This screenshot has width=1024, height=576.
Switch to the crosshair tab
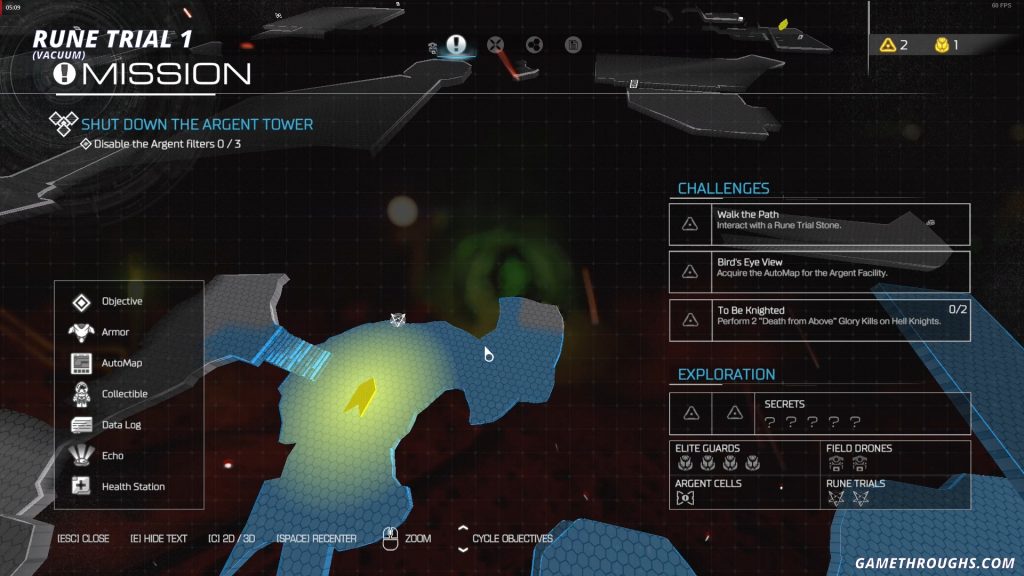pyautogui.click(x=495, y=45)
